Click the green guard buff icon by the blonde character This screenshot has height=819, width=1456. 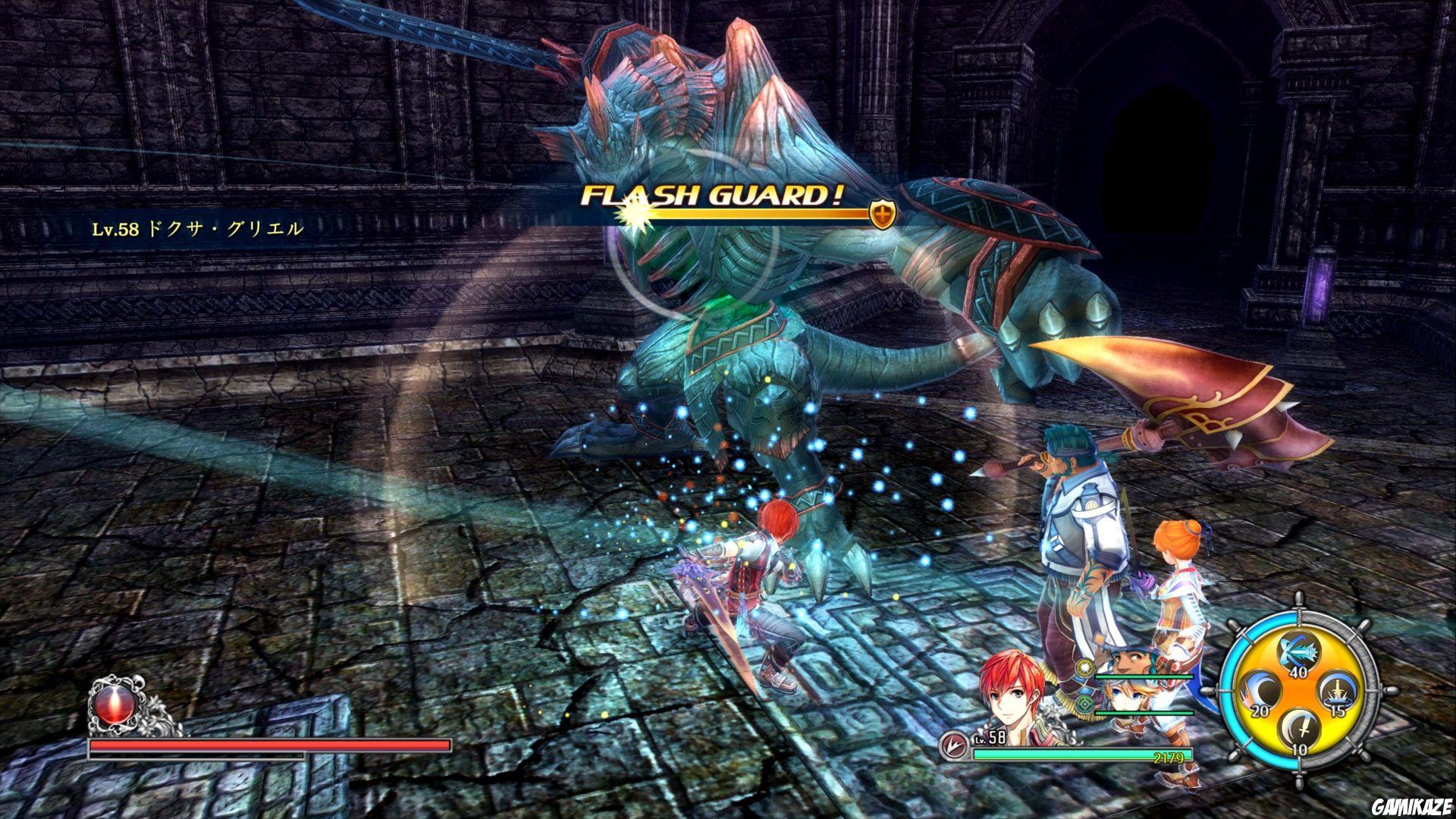[x=1084, y=705]
